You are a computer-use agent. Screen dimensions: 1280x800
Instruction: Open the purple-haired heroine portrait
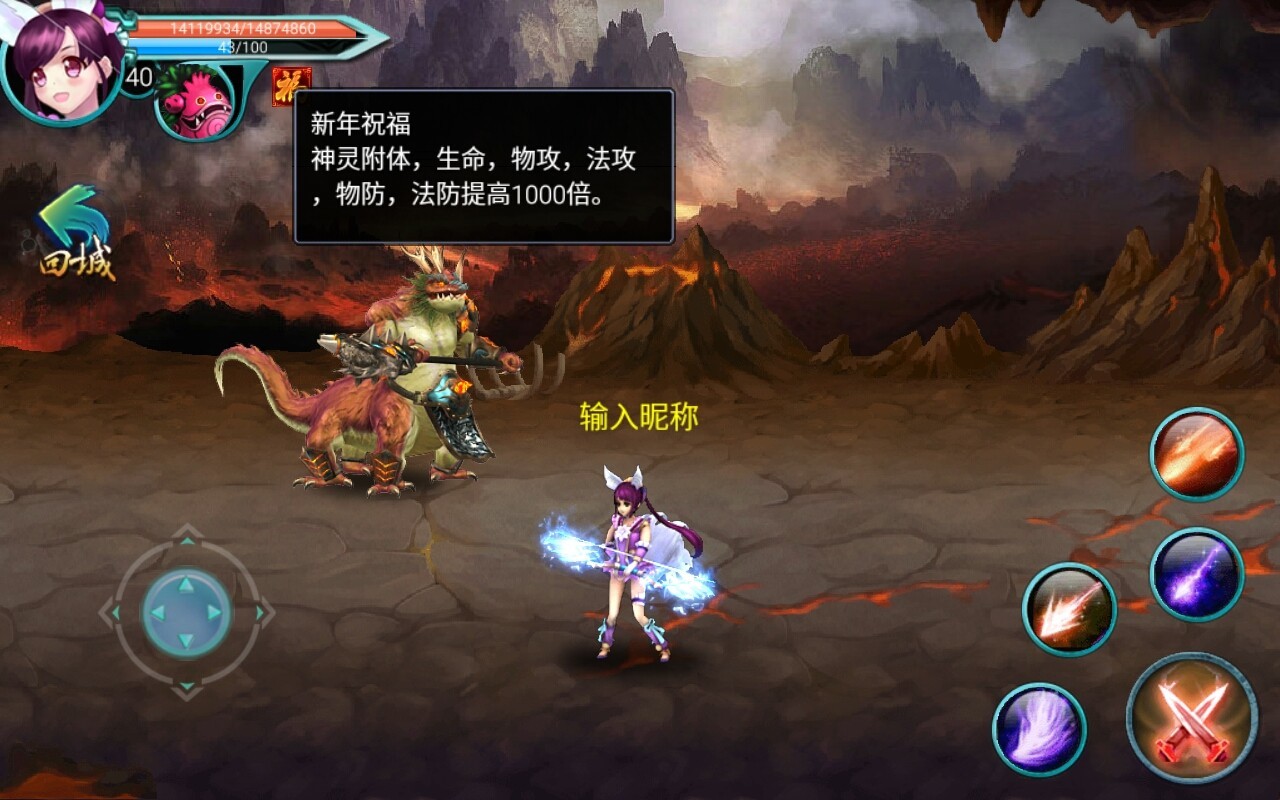coord(60,62)
